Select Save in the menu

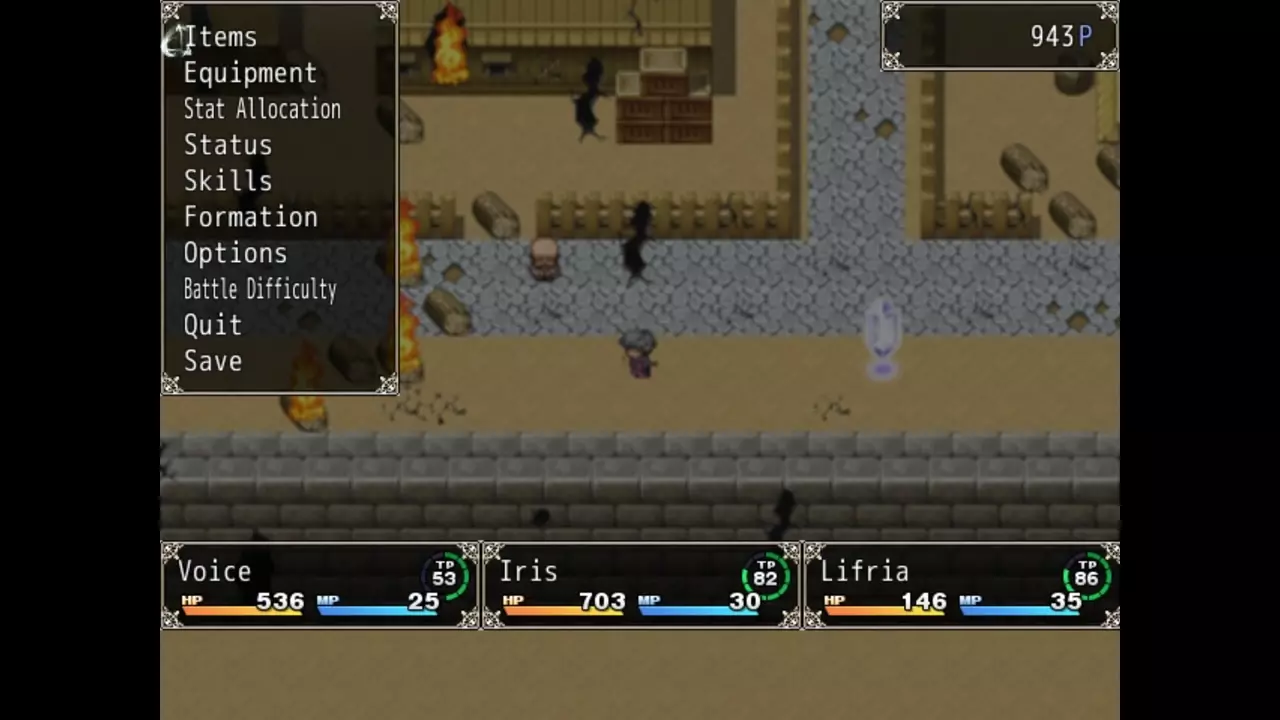point(213,362)
